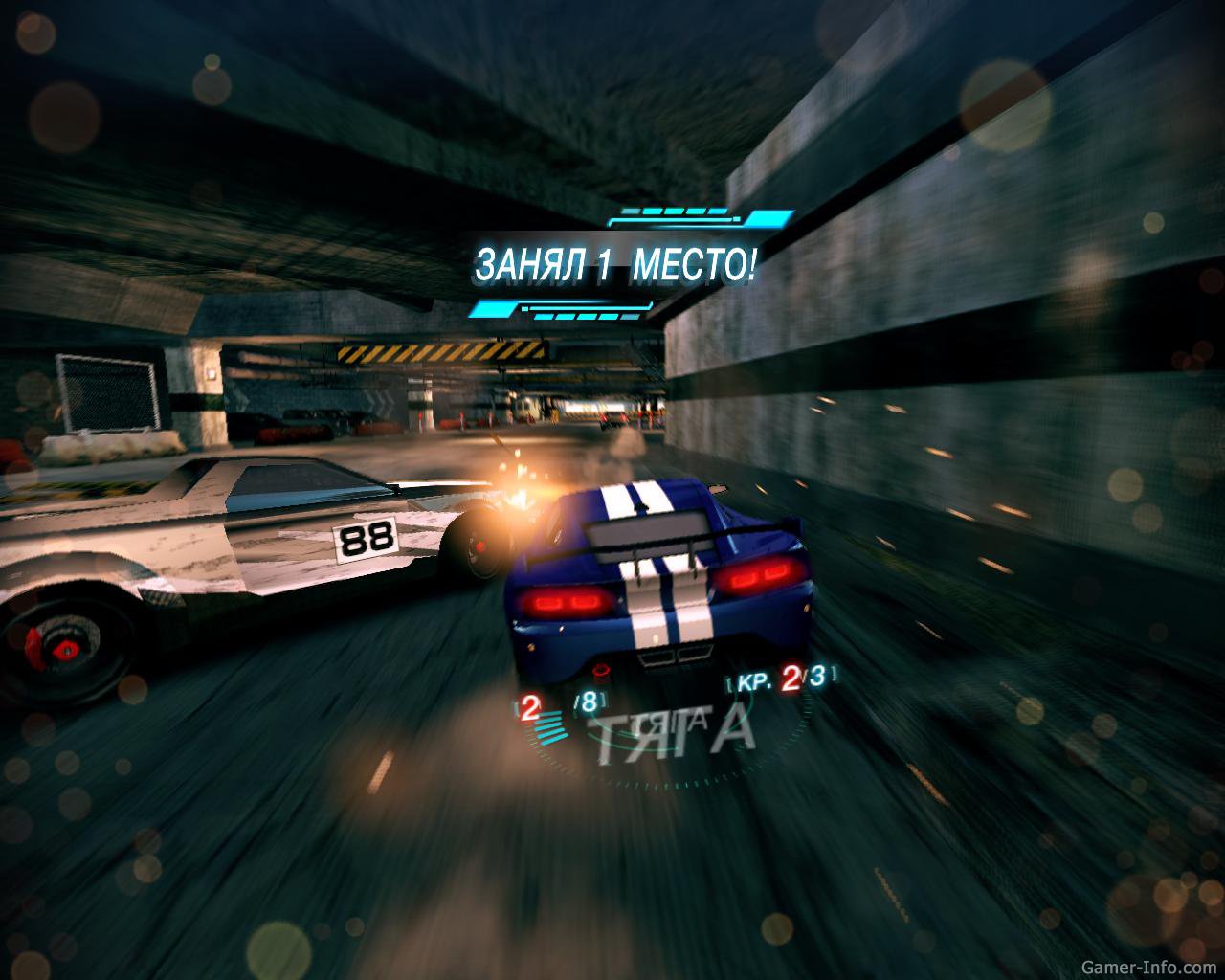The height and width of the screenshot is (980, 1225).
Task: Click the number 88 decal
Action: tap(367, 539)
